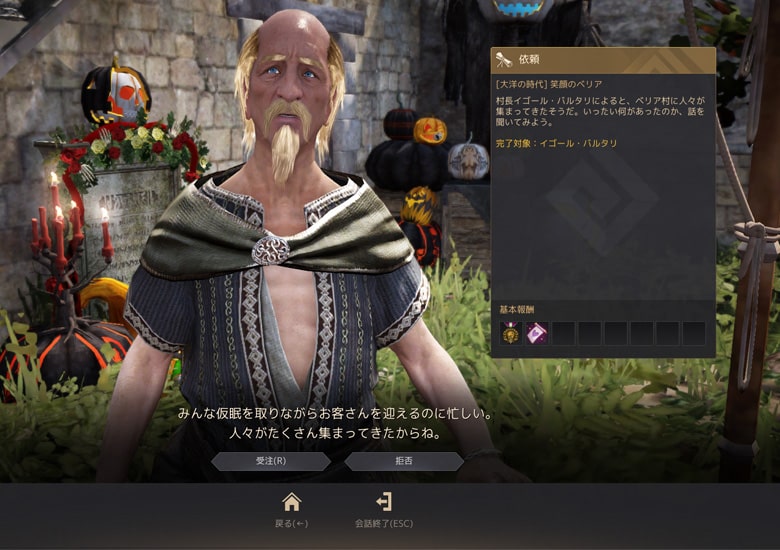Screen dimensions: 780x550
Task: End conversation with 会話終了 button
Action: click(383, 508)
